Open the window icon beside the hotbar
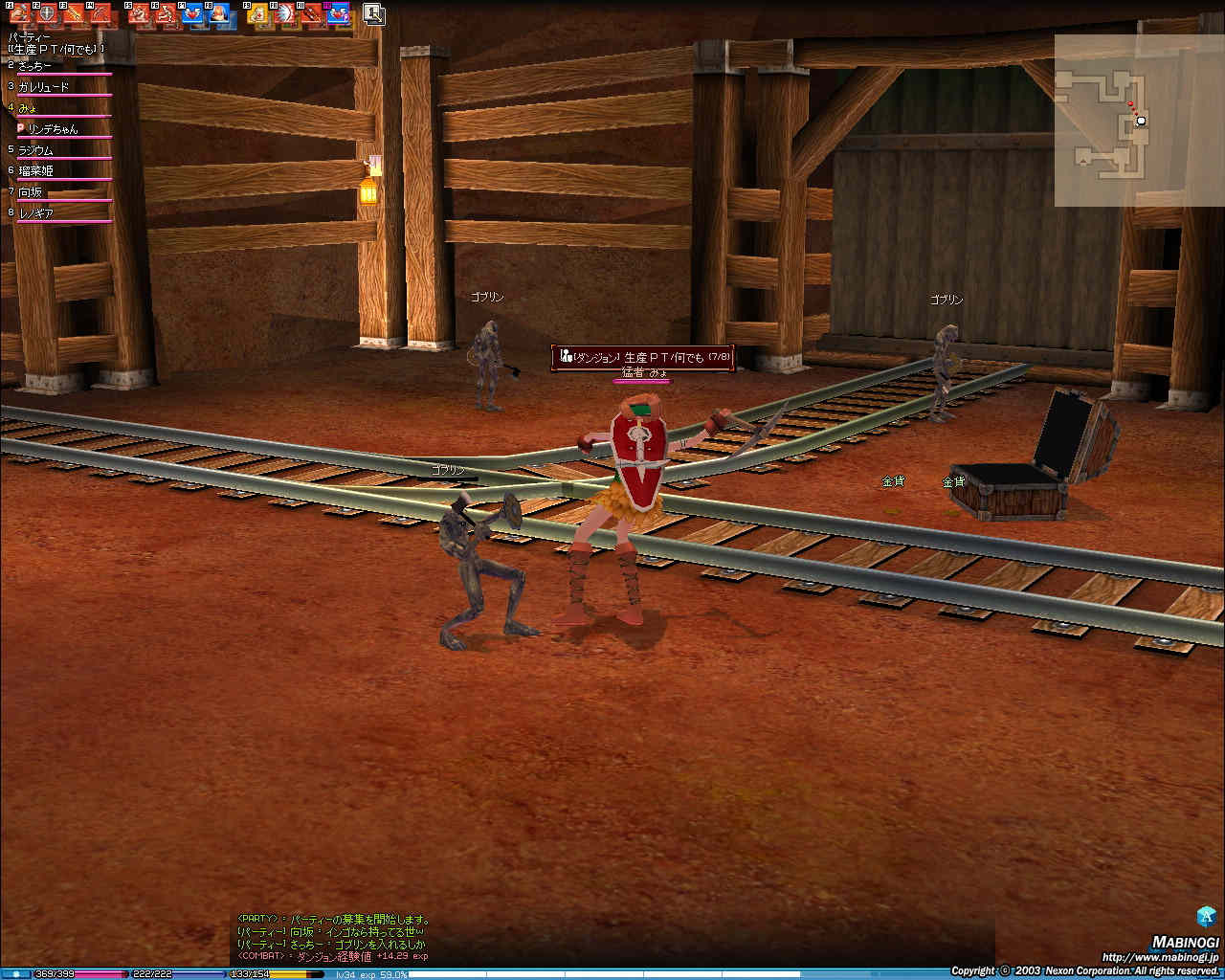 point(374,13)
